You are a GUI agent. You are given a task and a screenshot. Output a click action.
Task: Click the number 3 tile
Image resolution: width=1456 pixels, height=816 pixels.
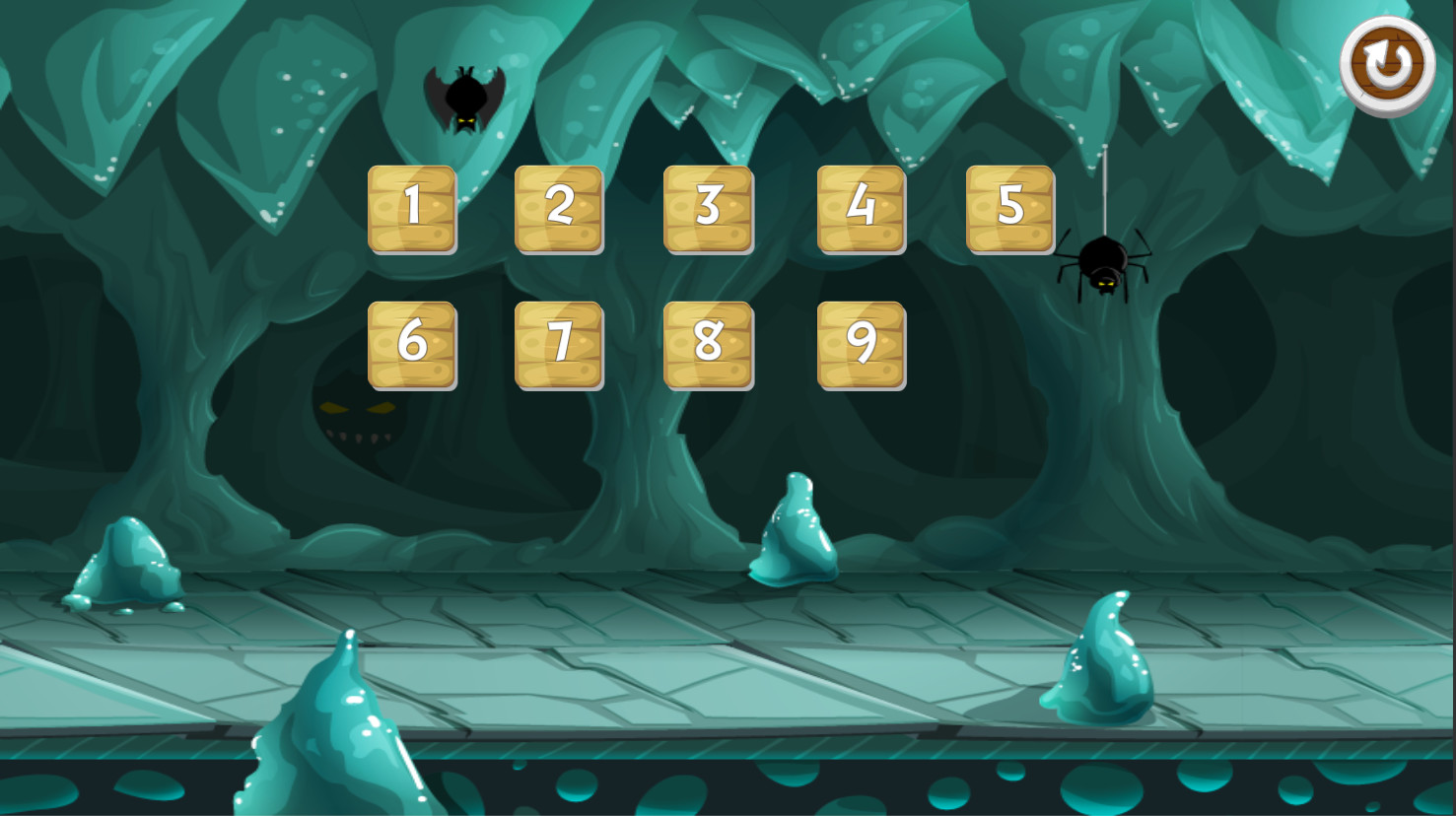pyautogui.click(x=709, y=207)
